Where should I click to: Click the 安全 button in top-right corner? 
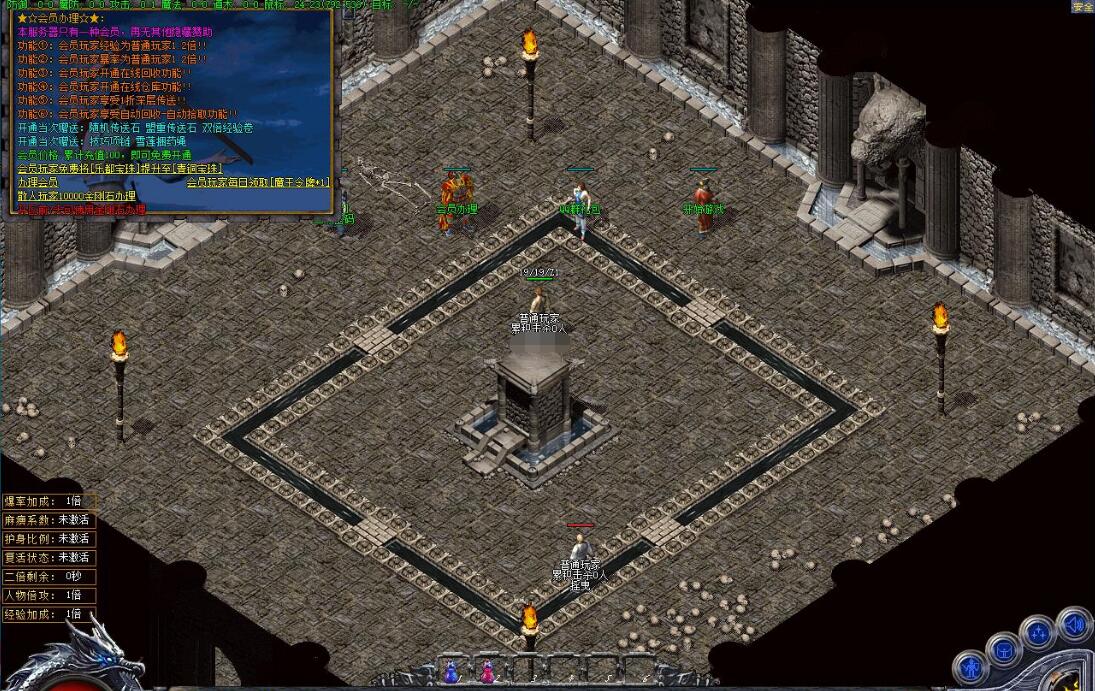click(1082, 6)
